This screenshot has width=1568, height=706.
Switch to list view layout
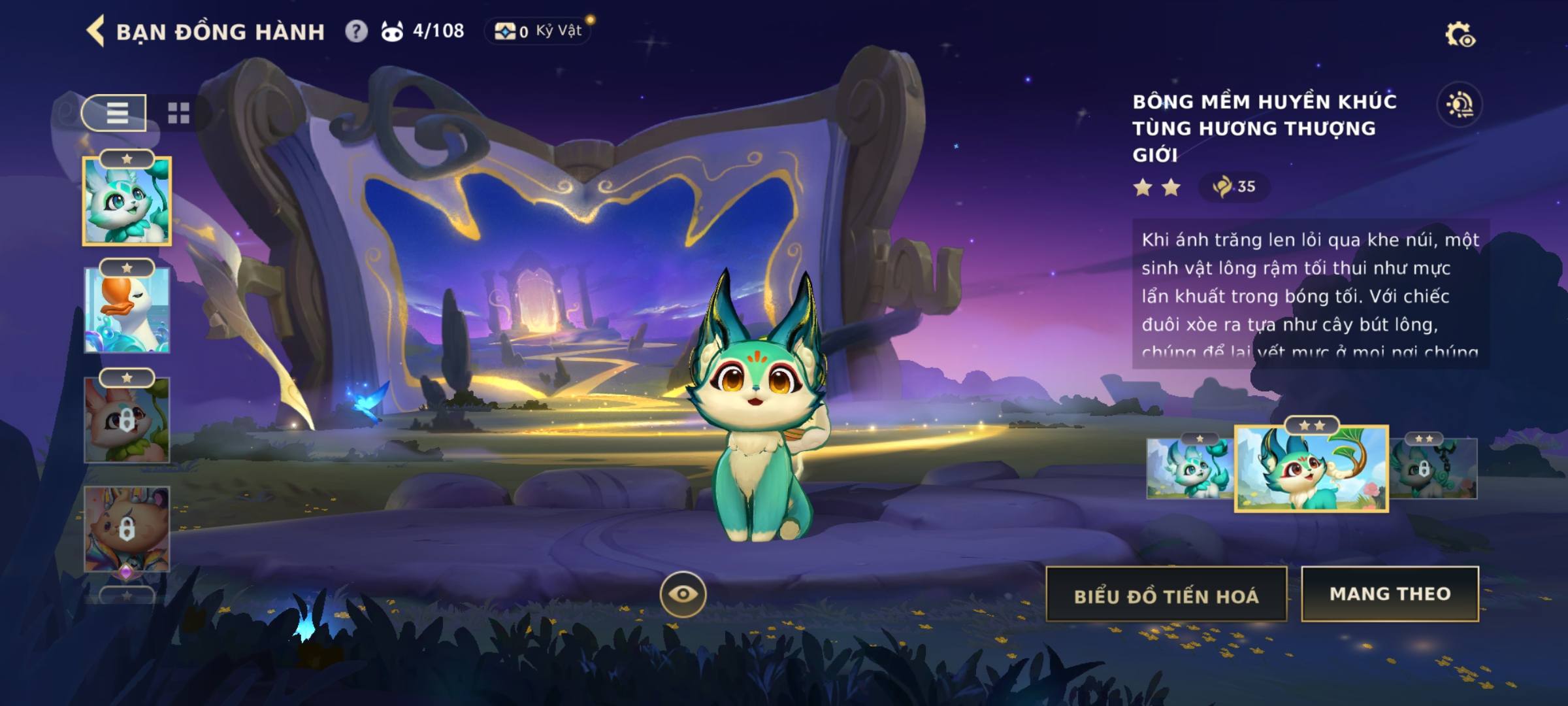[116, 113]
